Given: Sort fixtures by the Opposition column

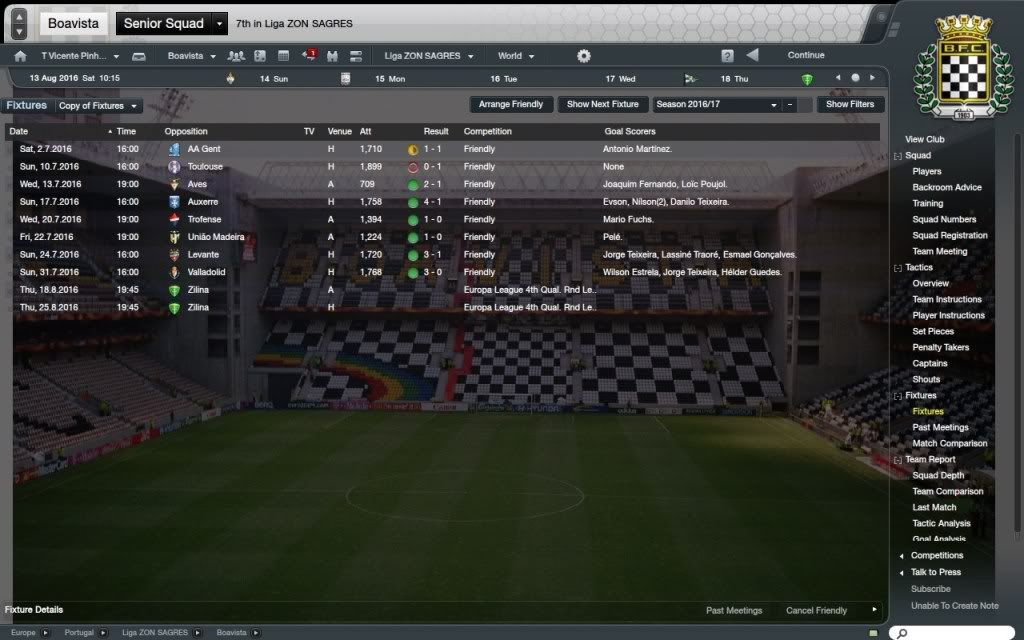Looking at the screenshot, I should (186, 132).
